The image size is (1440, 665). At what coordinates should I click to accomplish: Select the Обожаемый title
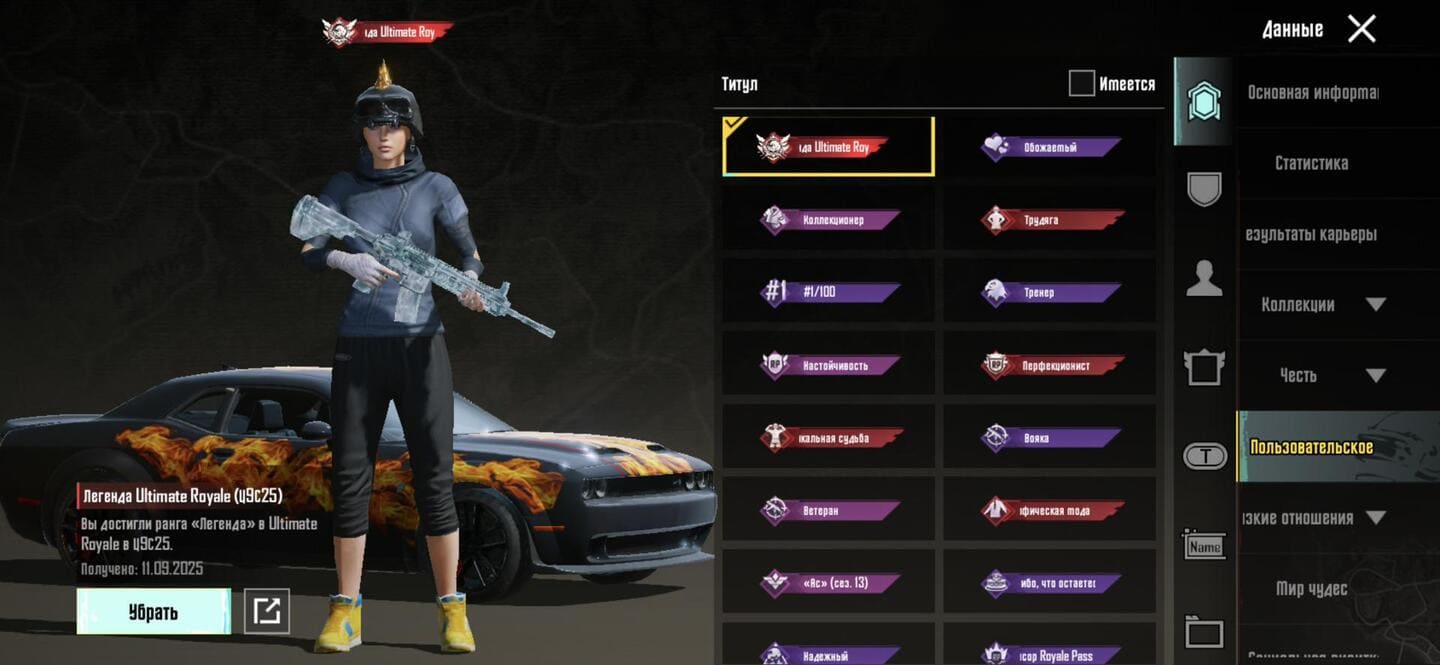point(1050,147)
